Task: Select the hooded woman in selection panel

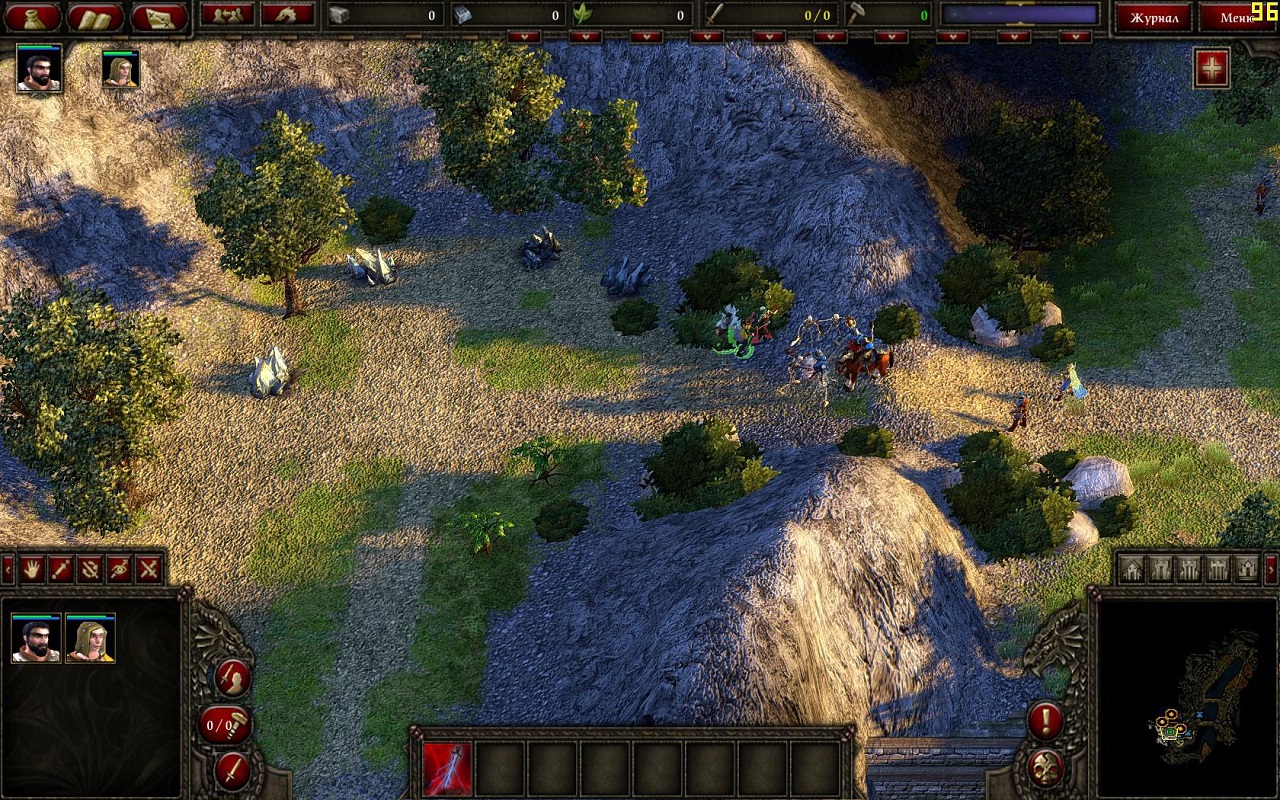Action: click(x=90, y=638)
